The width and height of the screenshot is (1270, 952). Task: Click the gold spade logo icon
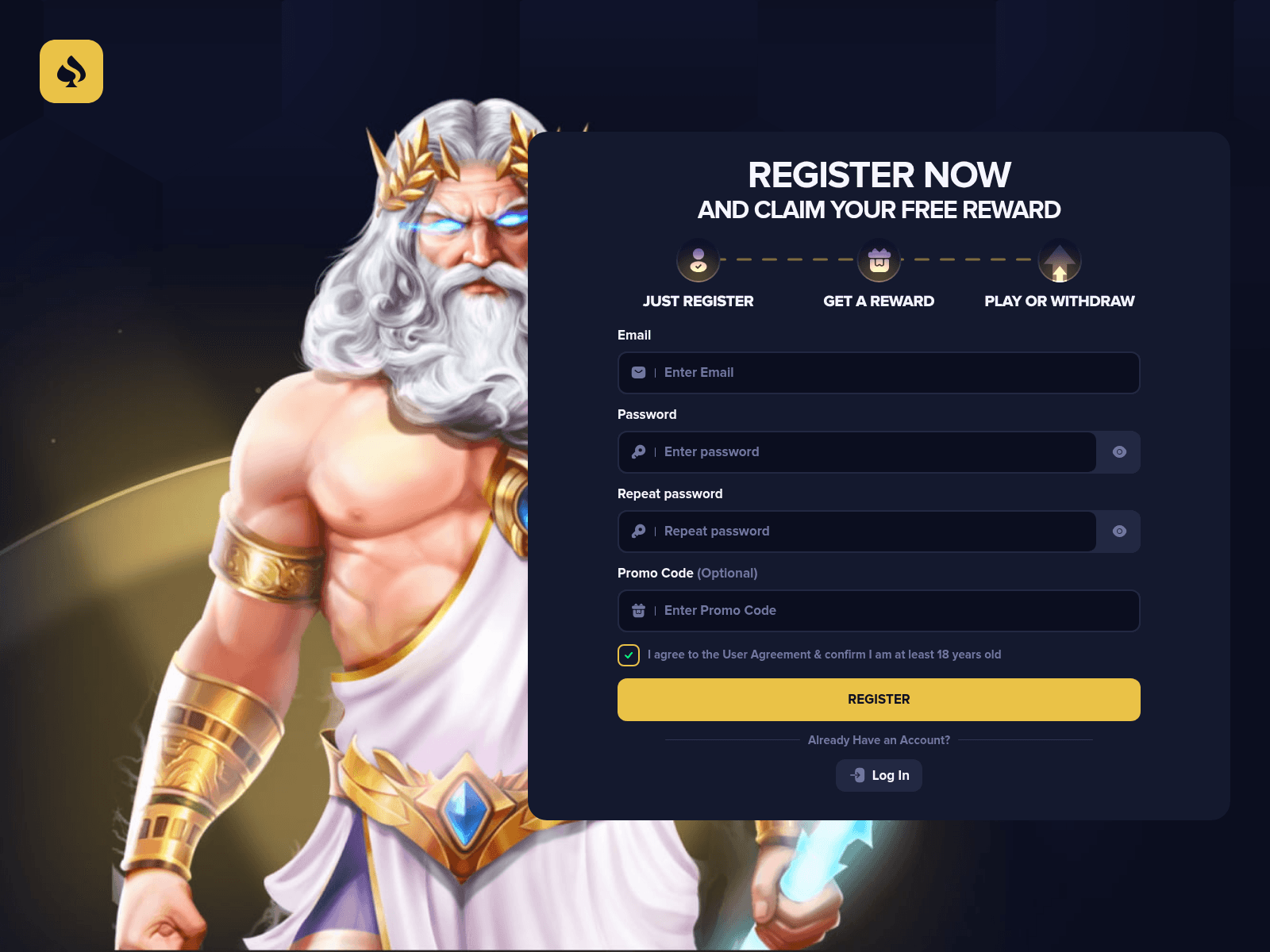click(x=71, y=71)
